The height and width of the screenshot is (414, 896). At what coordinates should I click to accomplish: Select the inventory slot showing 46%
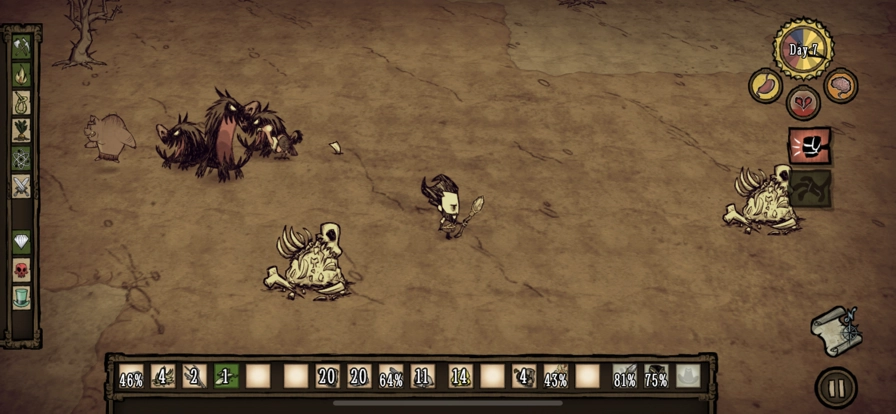coord(131,376)
